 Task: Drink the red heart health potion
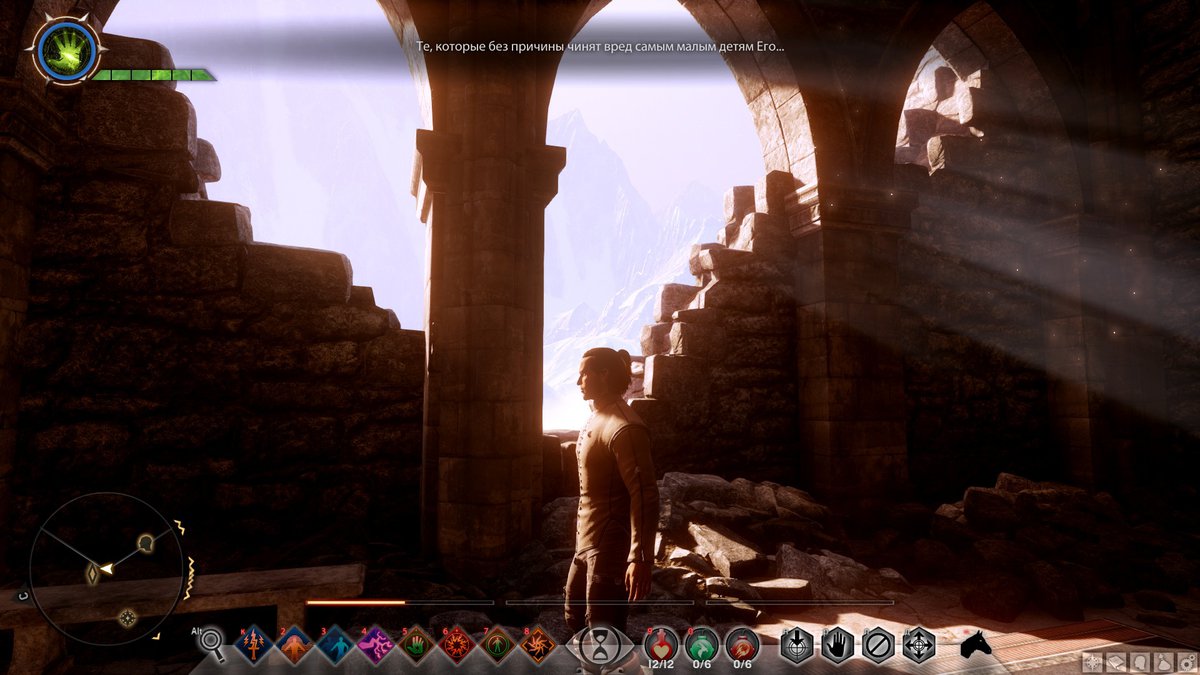661,644
